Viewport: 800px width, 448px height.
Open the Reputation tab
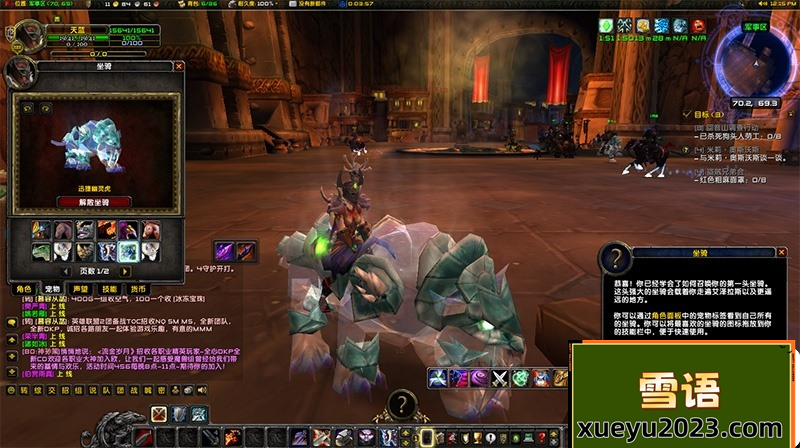point(81,288)
